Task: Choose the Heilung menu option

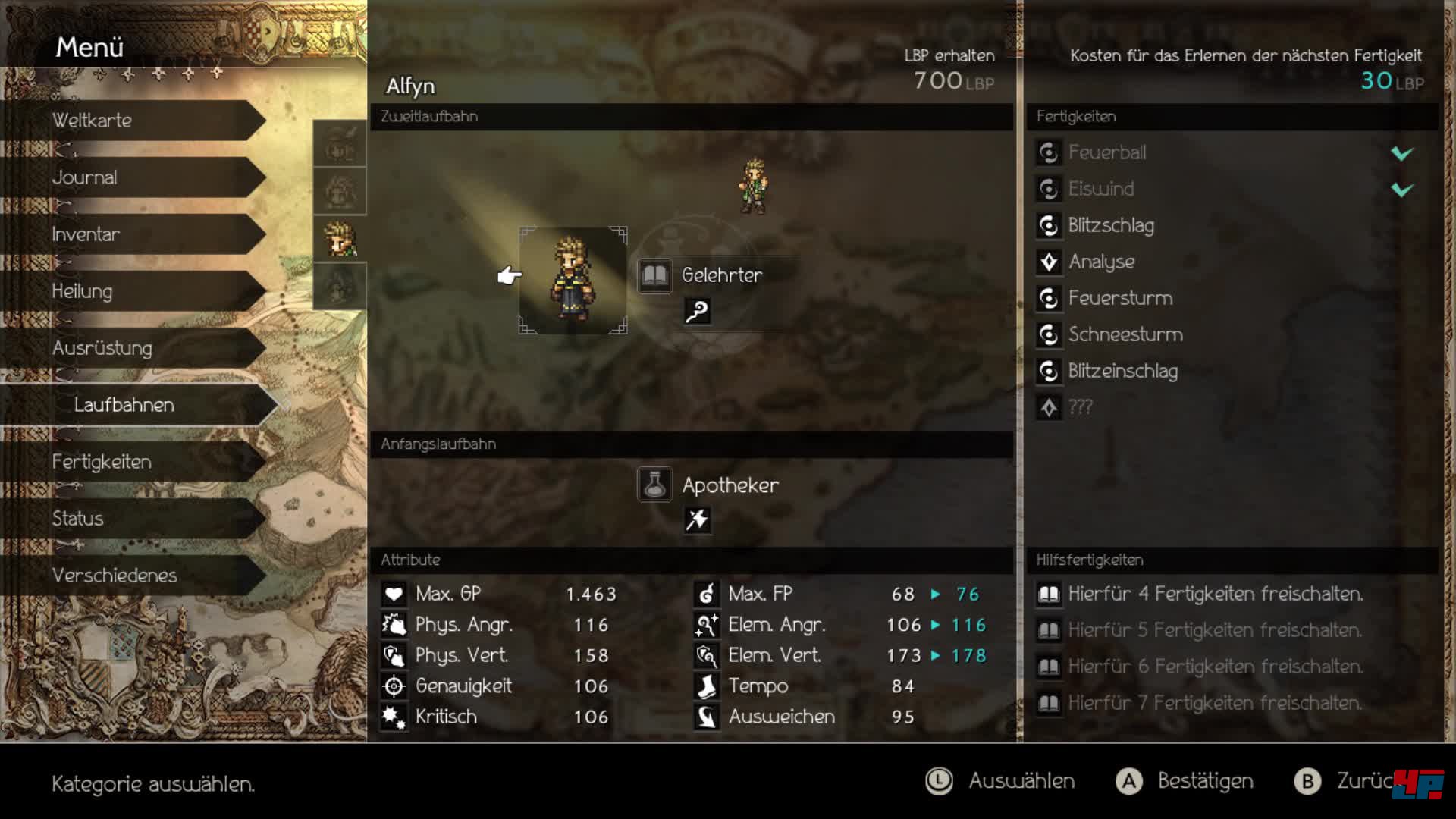Action: pyautogui.click(x=136, y=291)
